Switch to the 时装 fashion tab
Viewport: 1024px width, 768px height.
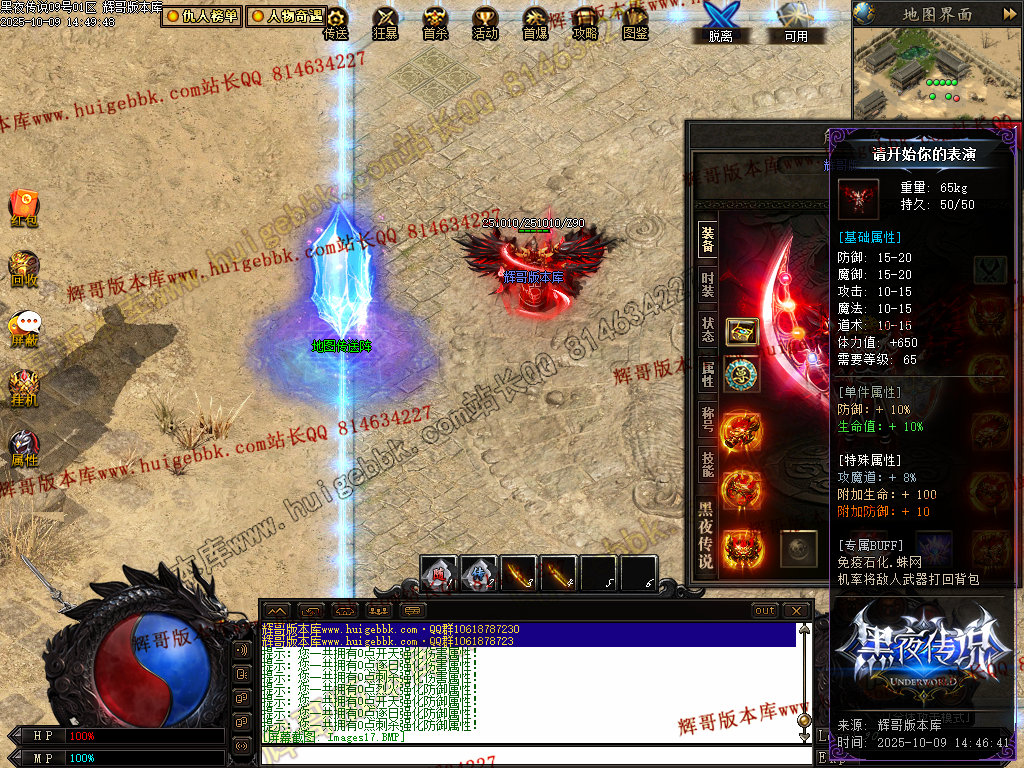[x=707, y=283]
